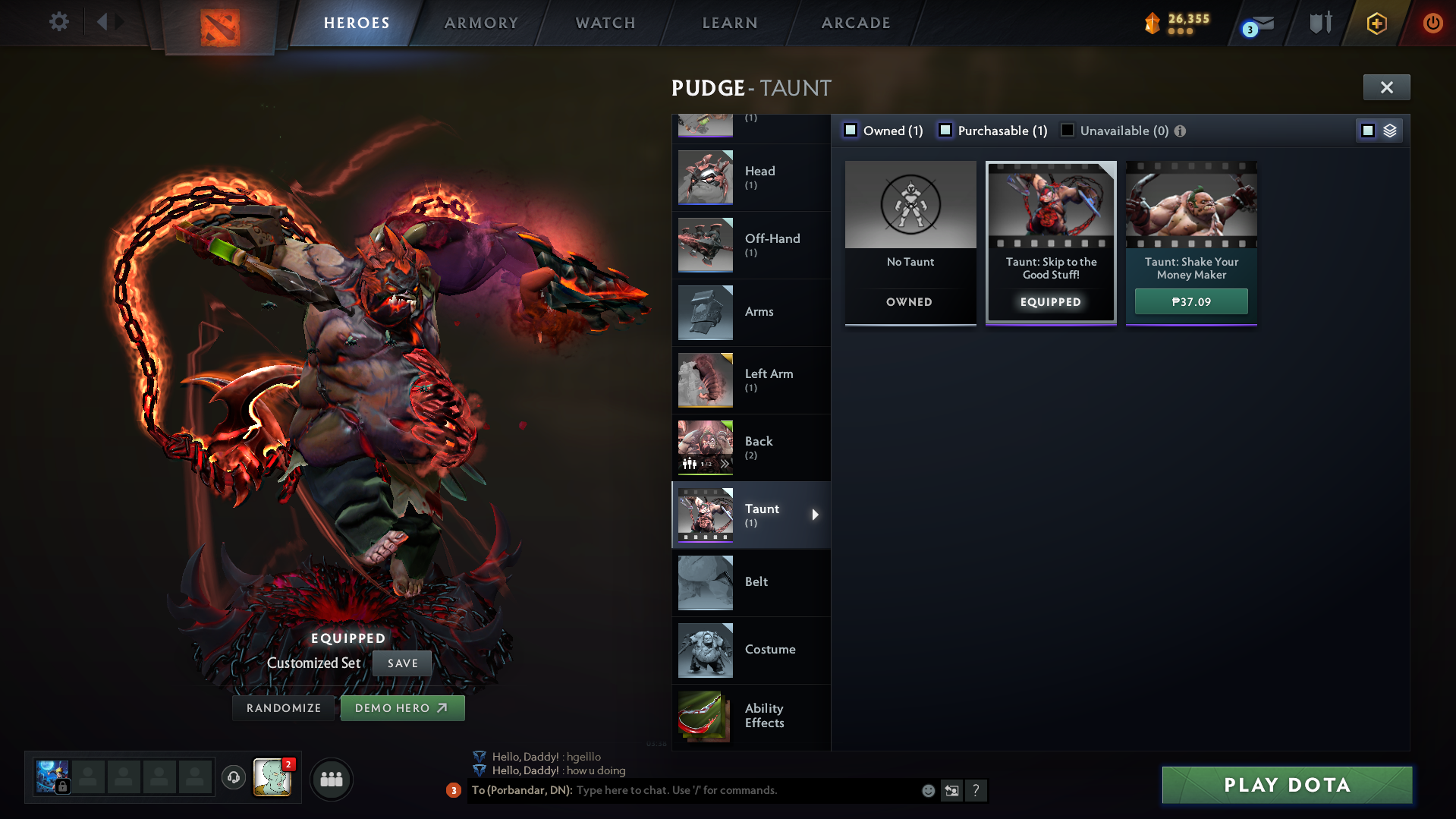Expand the layers stack filter icon
This screenshot has width=1456, height=819.
pyautogui.click(x=1389, y=130)
